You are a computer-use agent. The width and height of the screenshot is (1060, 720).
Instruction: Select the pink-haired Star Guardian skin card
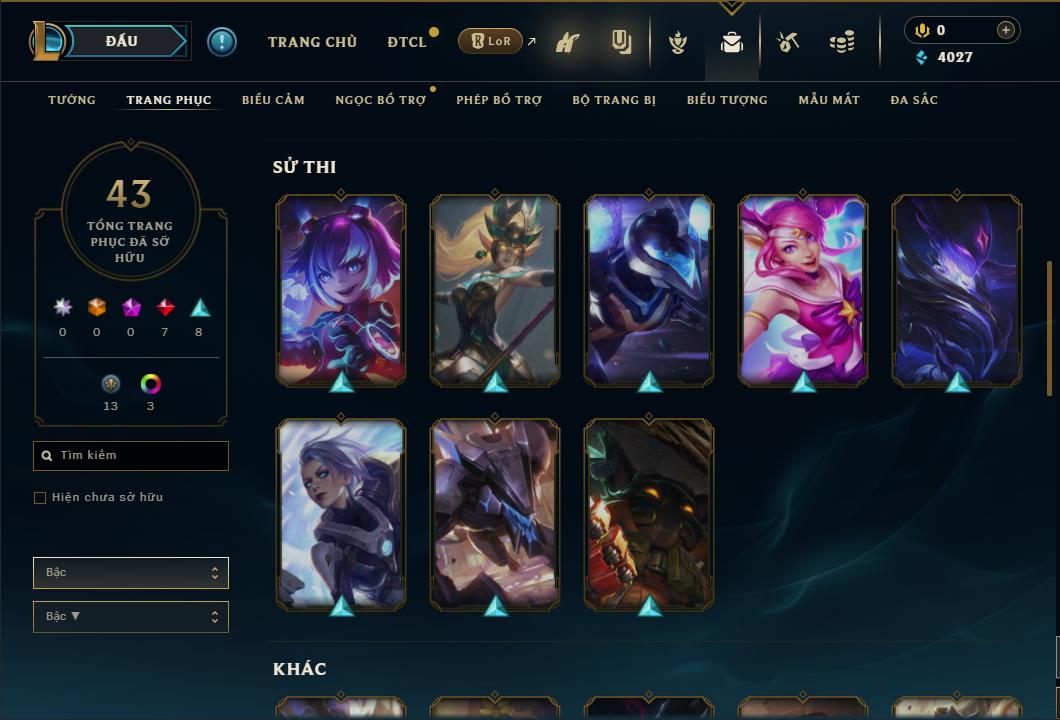click(x=803, y=290)
